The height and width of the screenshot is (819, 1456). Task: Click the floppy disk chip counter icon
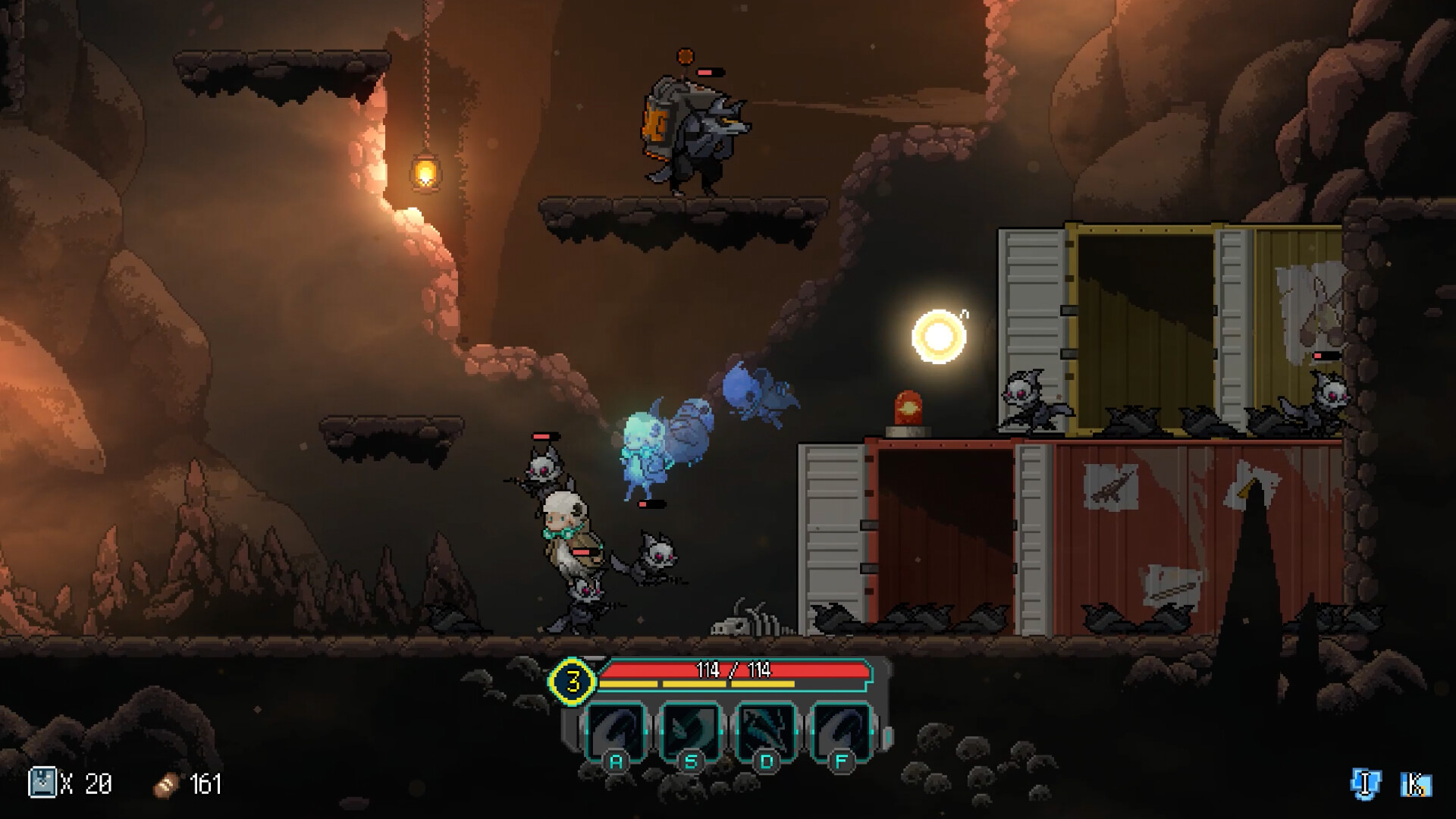(42, 783)
